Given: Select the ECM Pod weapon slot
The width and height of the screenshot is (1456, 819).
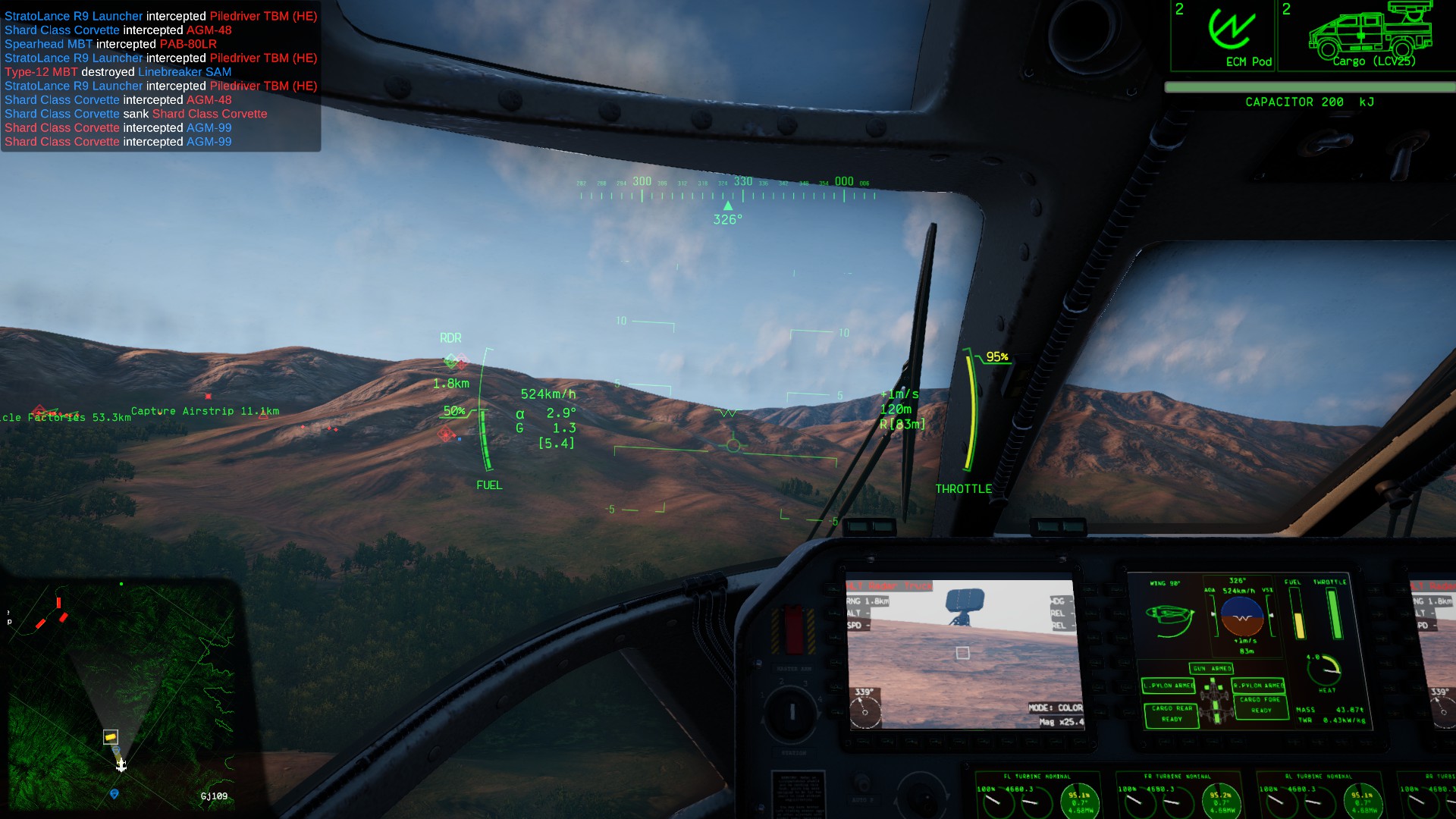Looking at the screenshot, I should (1223, 36).
